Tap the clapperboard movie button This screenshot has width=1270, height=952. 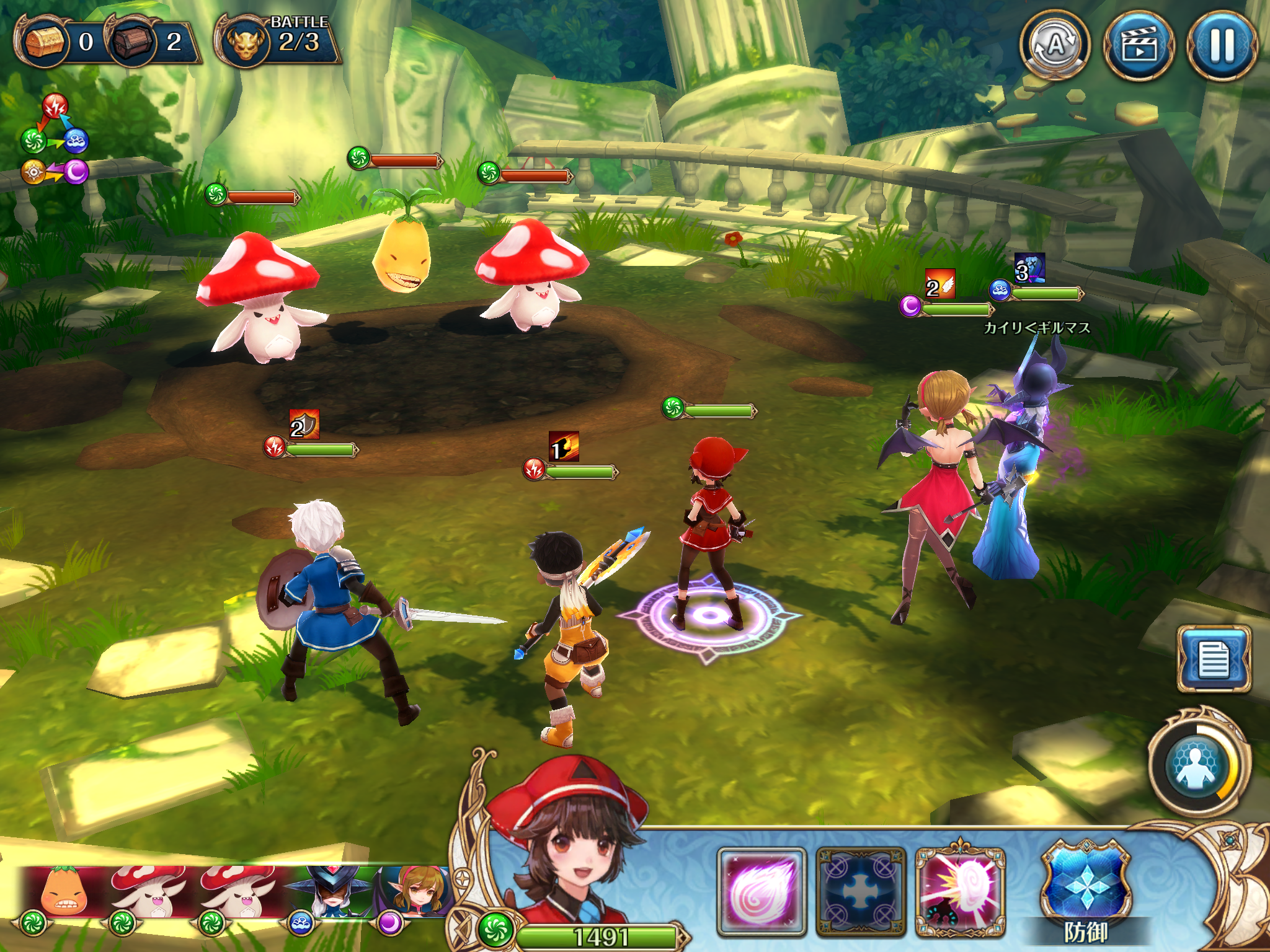[x=1139, y=45]
